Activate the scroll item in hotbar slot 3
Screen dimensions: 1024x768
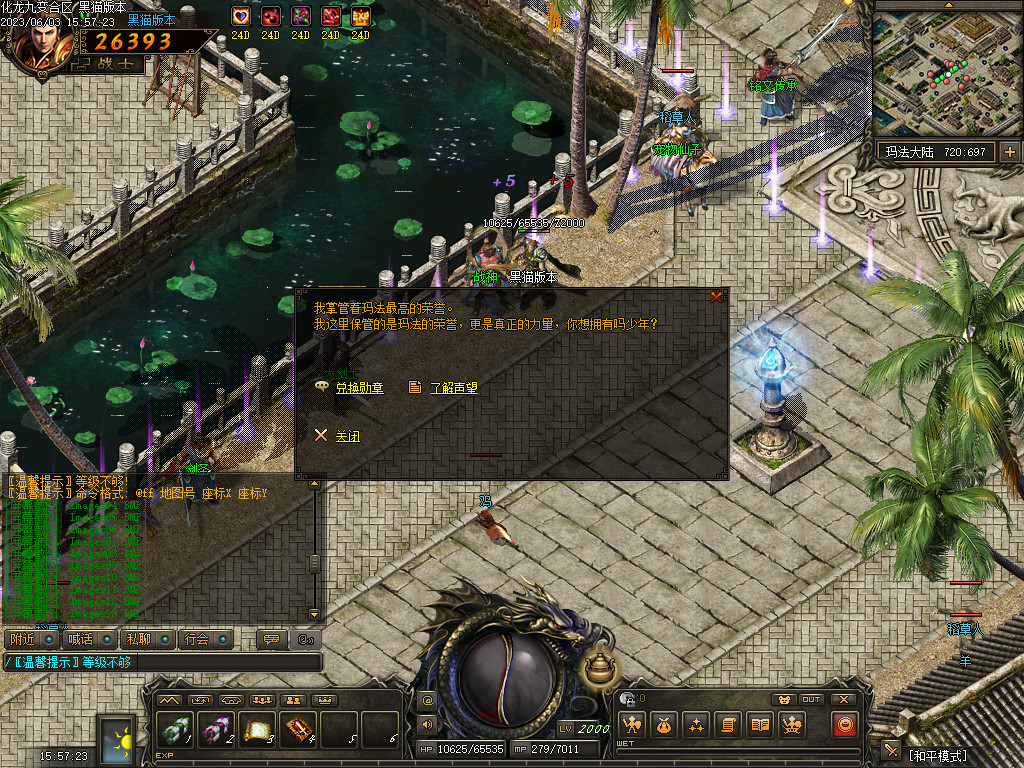pyautogui.click(x=258, y=728)
